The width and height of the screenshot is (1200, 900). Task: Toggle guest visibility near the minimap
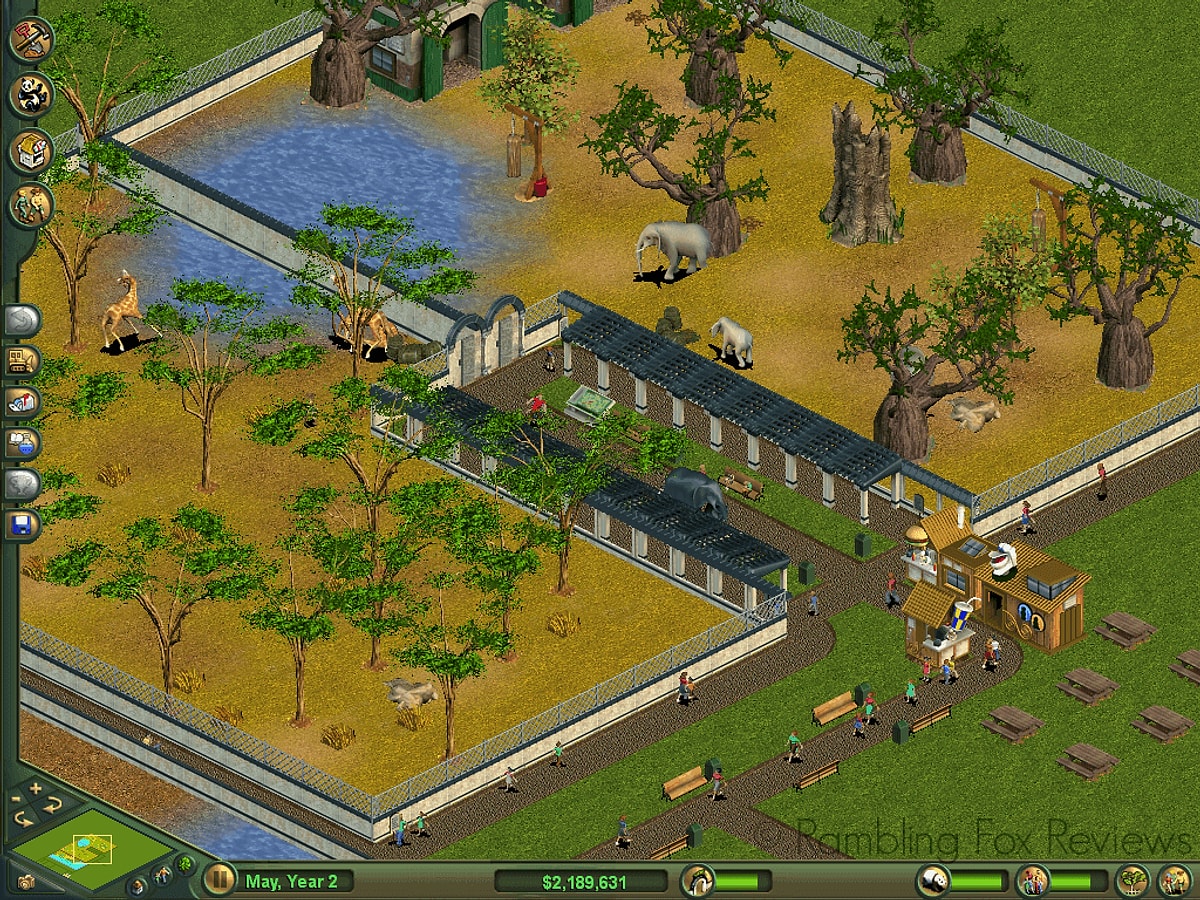click(161, 877)
